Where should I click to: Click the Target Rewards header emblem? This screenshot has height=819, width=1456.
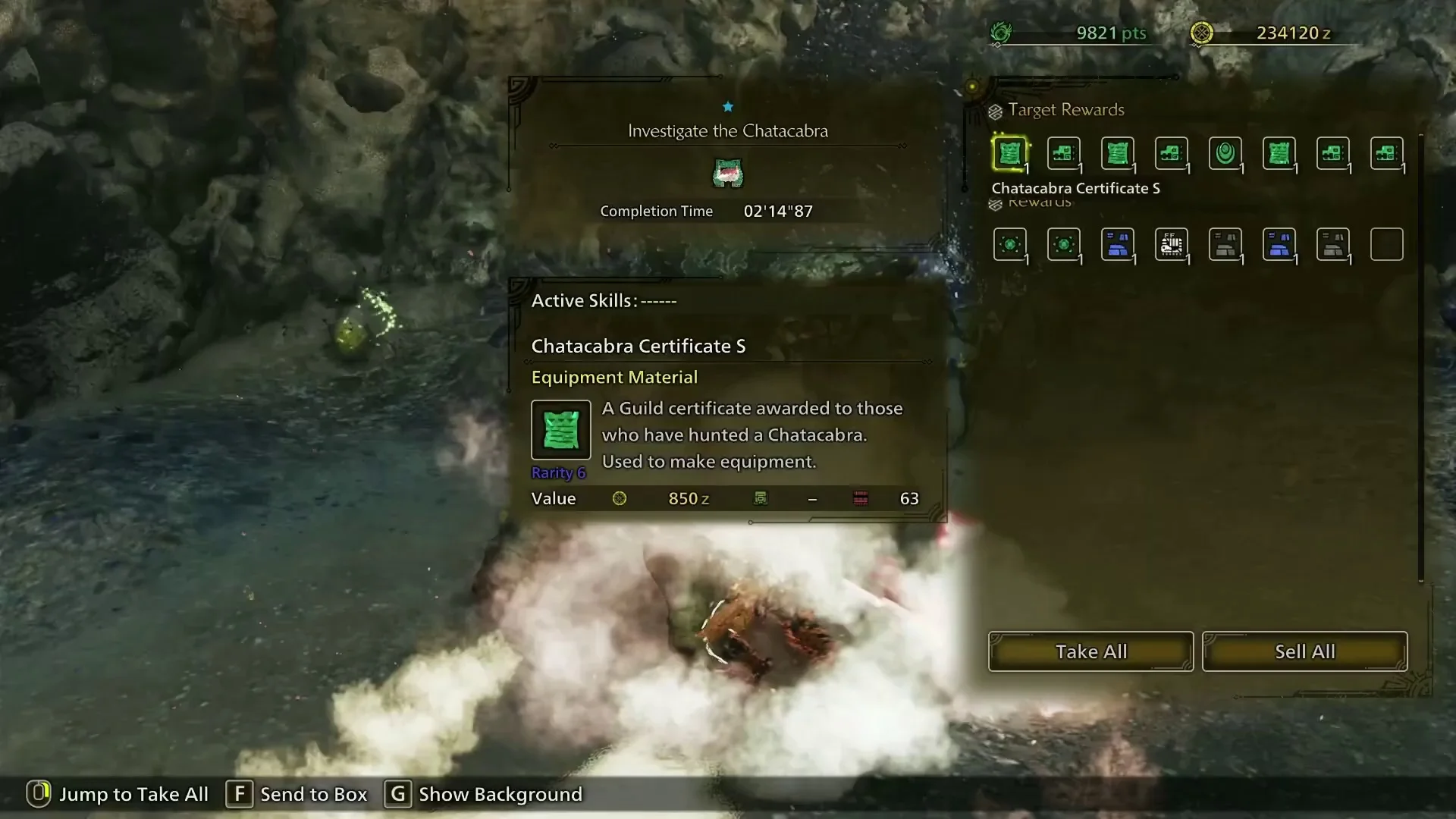pos(995,111)
